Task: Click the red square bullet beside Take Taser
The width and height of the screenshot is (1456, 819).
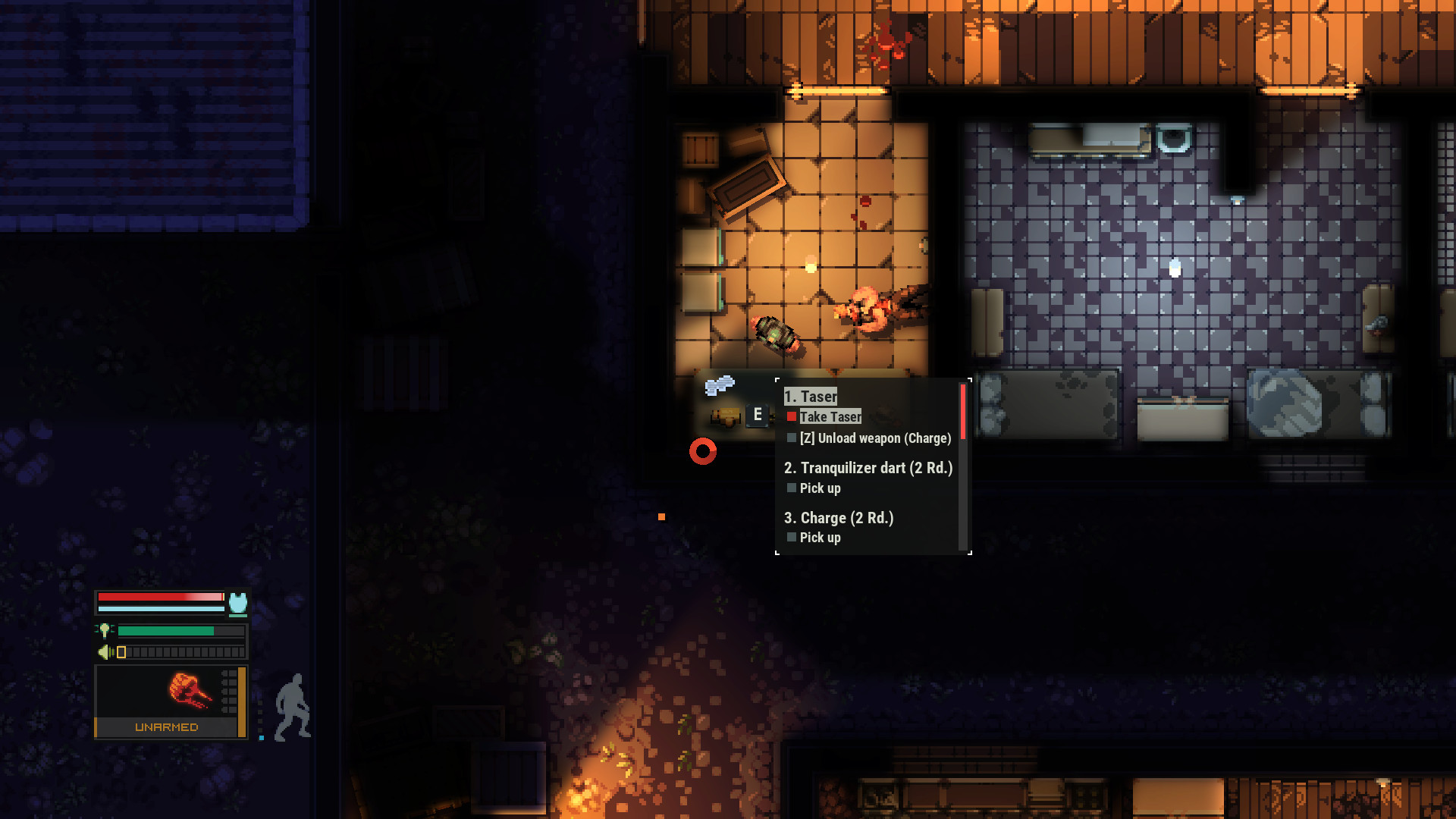Action: [792, 416]
